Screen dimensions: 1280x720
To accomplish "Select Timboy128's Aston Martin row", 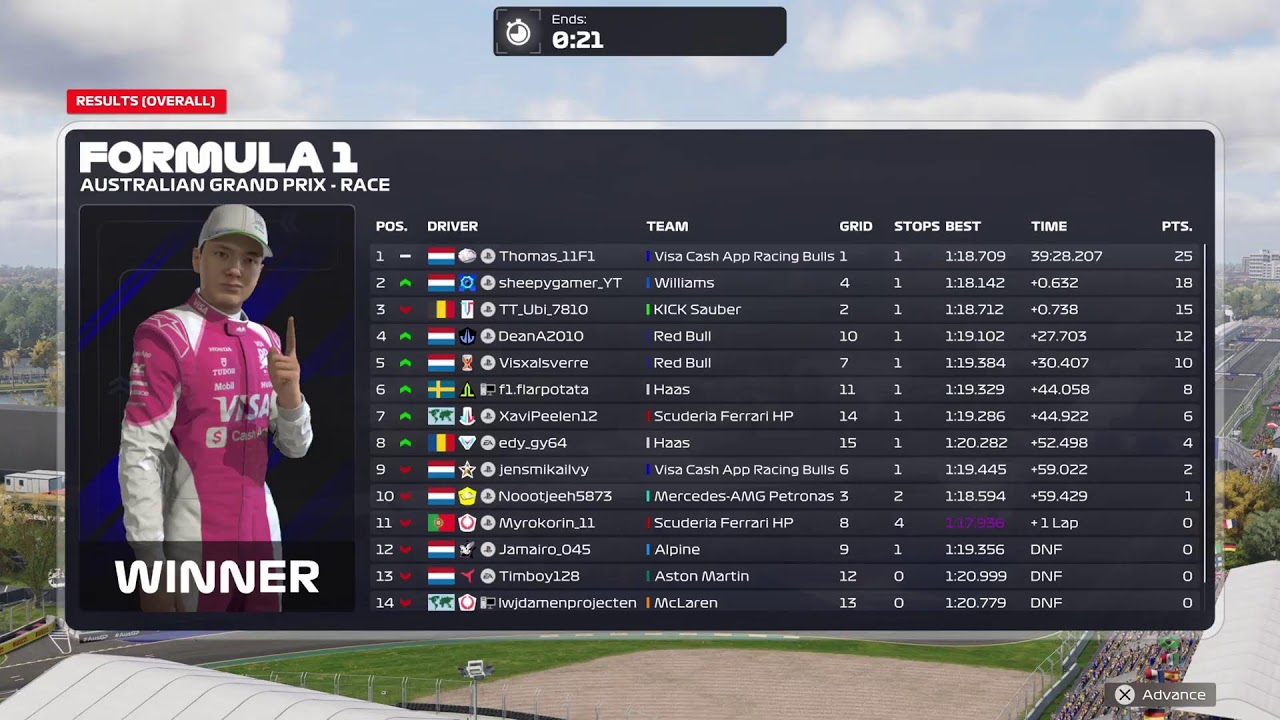I will [785, 576].
